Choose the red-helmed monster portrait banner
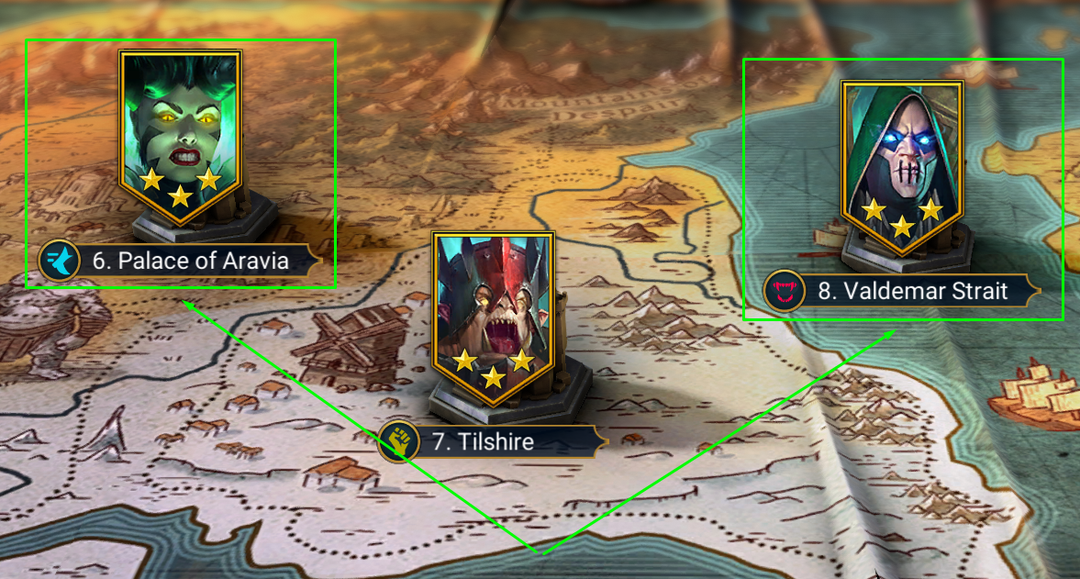 point(493,312)
